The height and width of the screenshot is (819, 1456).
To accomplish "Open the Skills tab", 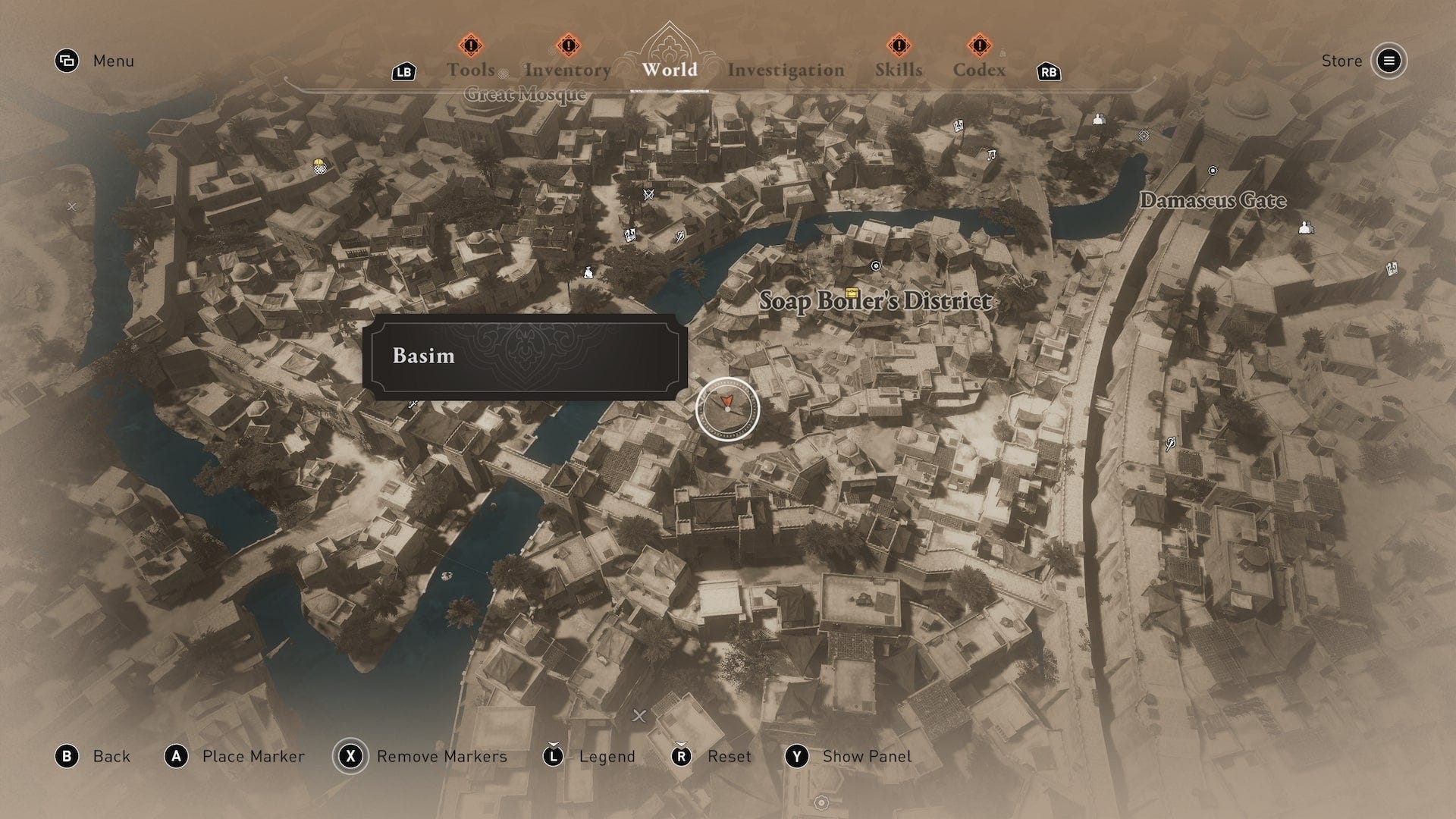I will (899, 69).
